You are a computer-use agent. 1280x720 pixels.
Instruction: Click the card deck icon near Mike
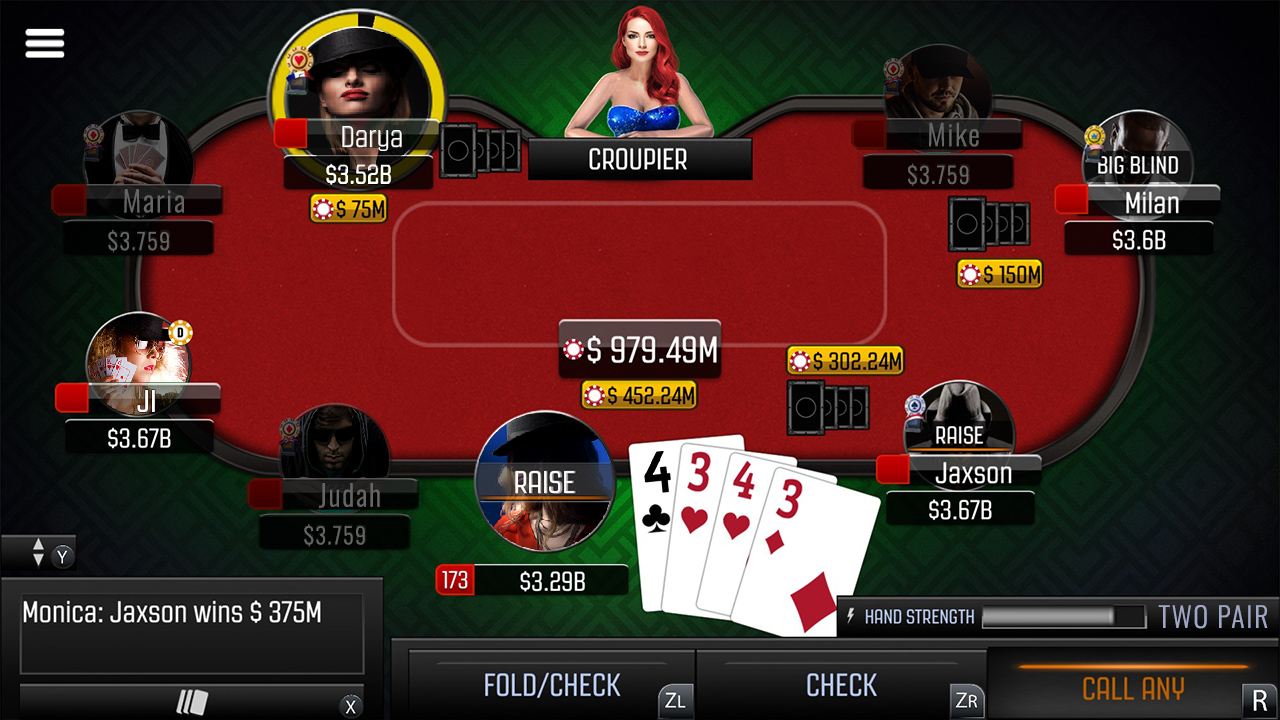click(x=990, y=225)
